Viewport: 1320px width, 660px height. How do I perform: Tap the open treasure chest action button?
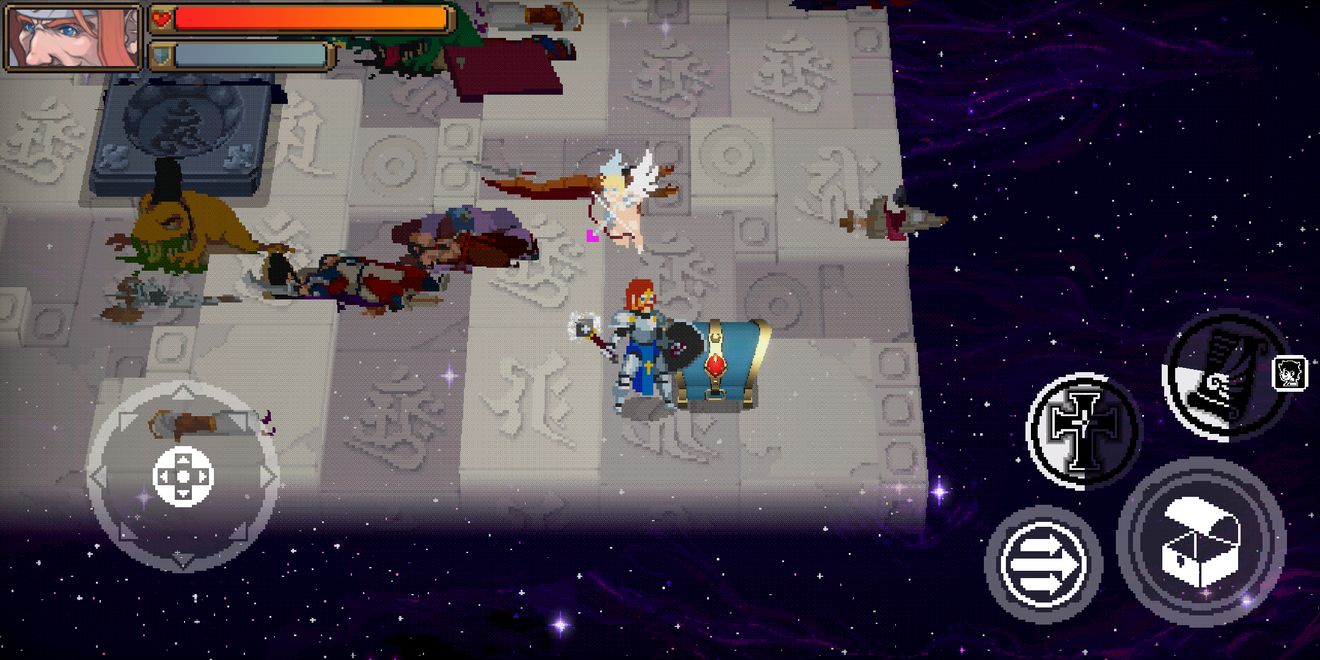tap(1201, 543)
